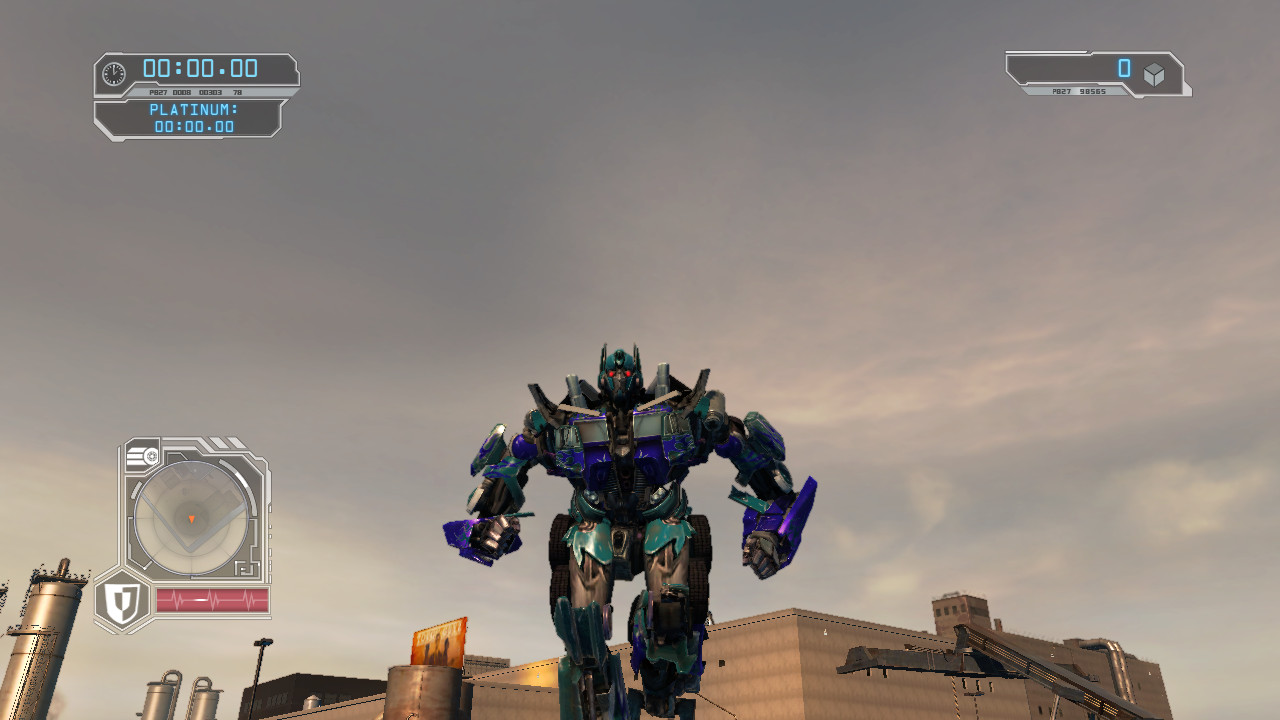The image size is (1280, 720).
Task: Click the shield emblem below the minimap
Action: [122, 599]
